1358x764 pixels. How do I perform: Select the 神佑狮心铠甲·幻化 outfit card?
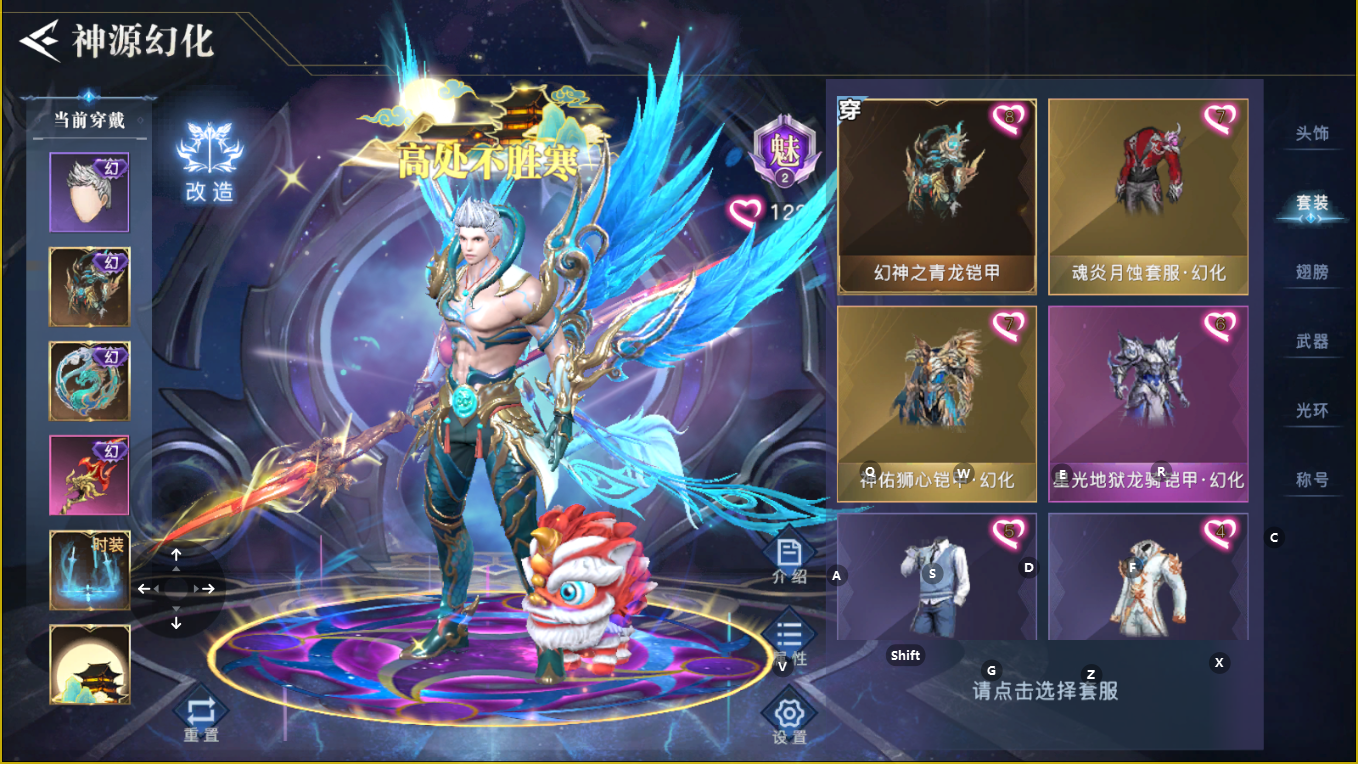tap(937, 400)
